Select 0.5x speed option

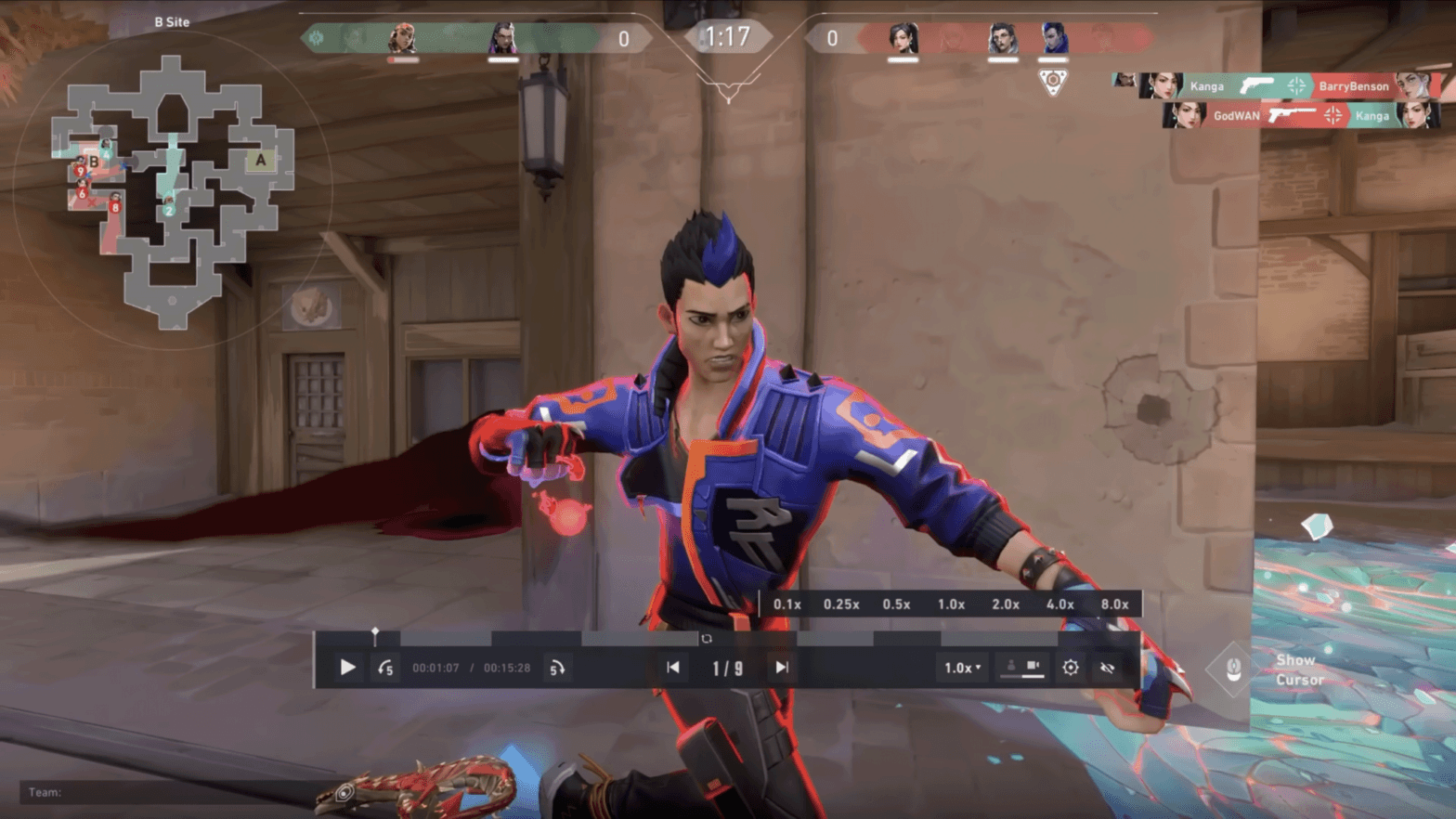pyautogui.click(x=896, y=604)
